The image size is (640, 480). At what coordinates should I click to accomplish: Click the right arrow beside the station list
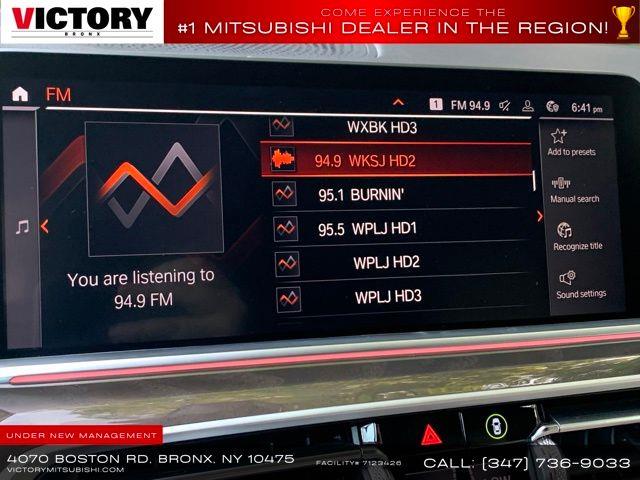tap(540, 215)
